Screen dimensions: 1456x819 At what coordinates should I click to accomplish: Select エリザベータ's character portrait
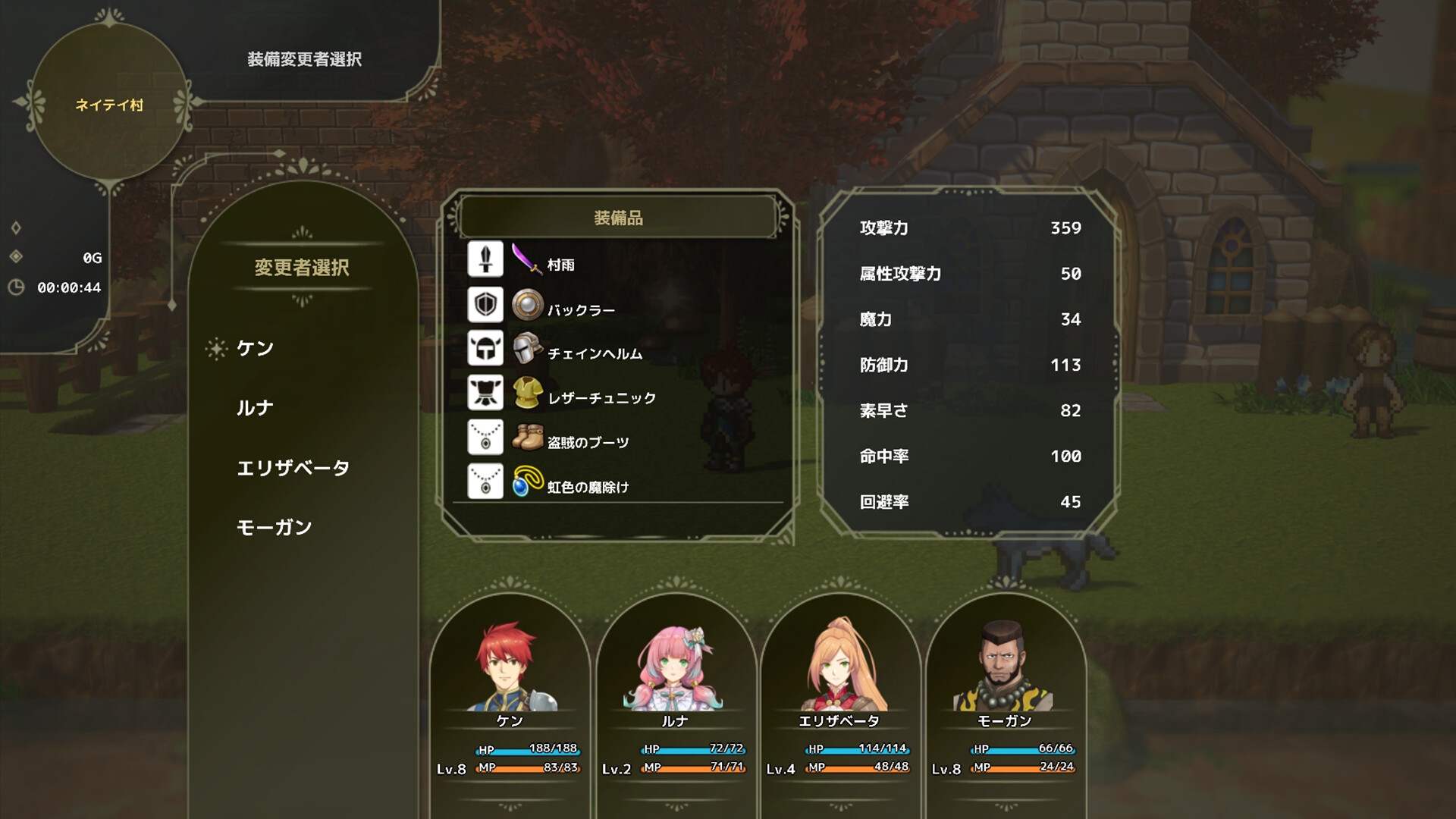coord(842,667)
